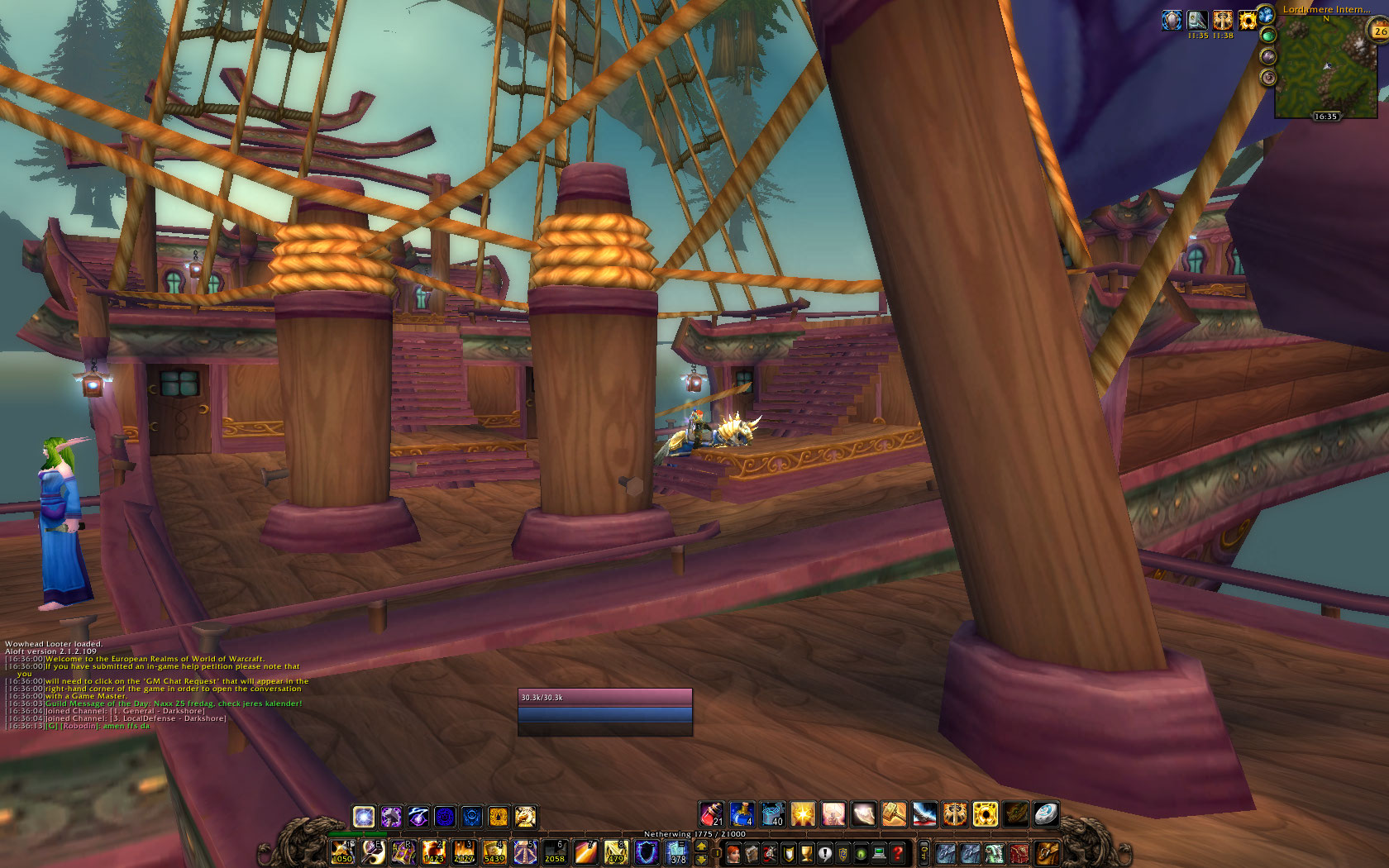Click the action bar page down arrow
Screen dimensions: 1389x868
(x=702, y=860)
